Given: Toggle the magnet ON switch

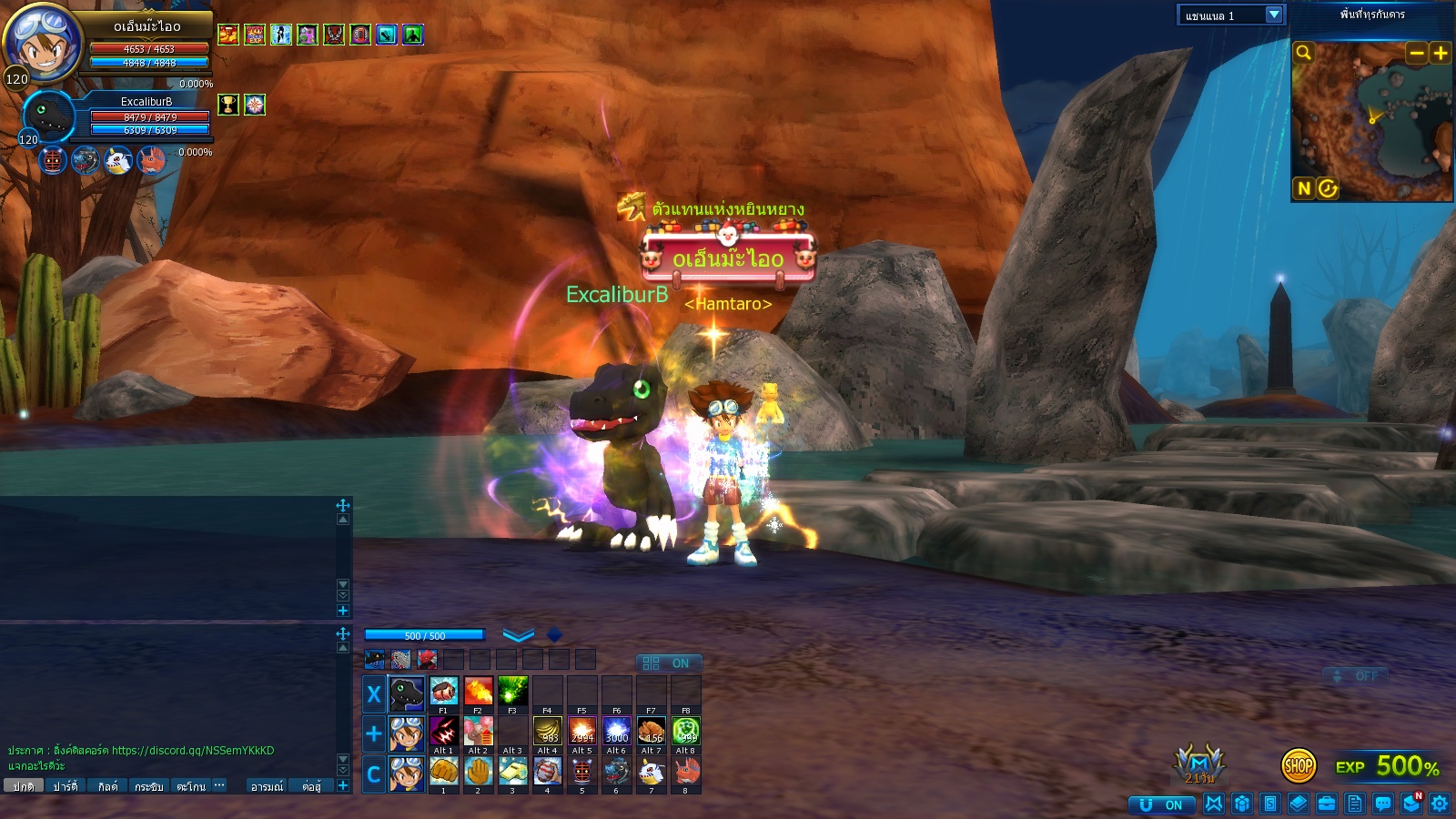Looking at the screenshot, I should [1161, 804].
